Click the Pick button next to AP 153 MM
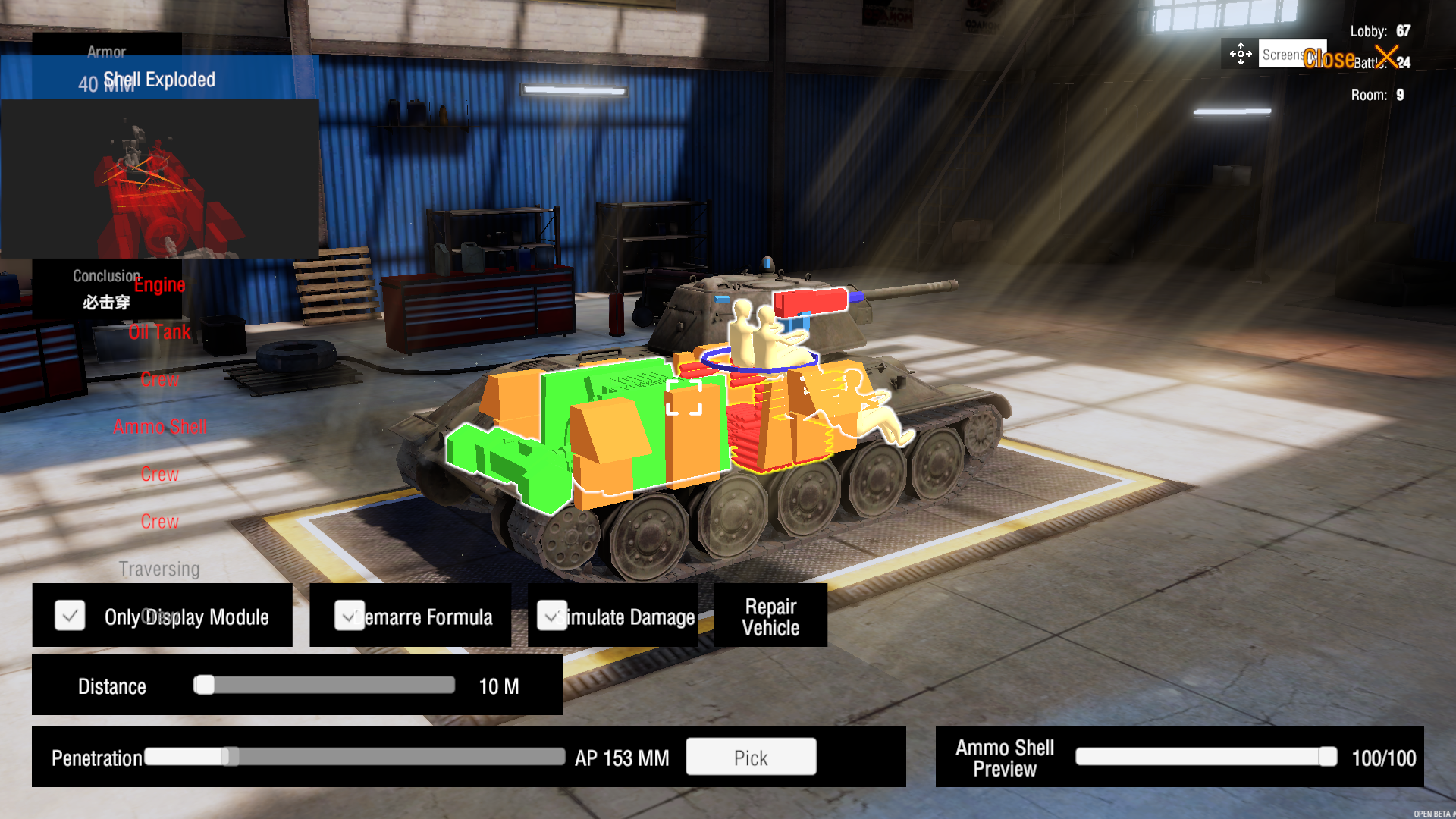 750,757
